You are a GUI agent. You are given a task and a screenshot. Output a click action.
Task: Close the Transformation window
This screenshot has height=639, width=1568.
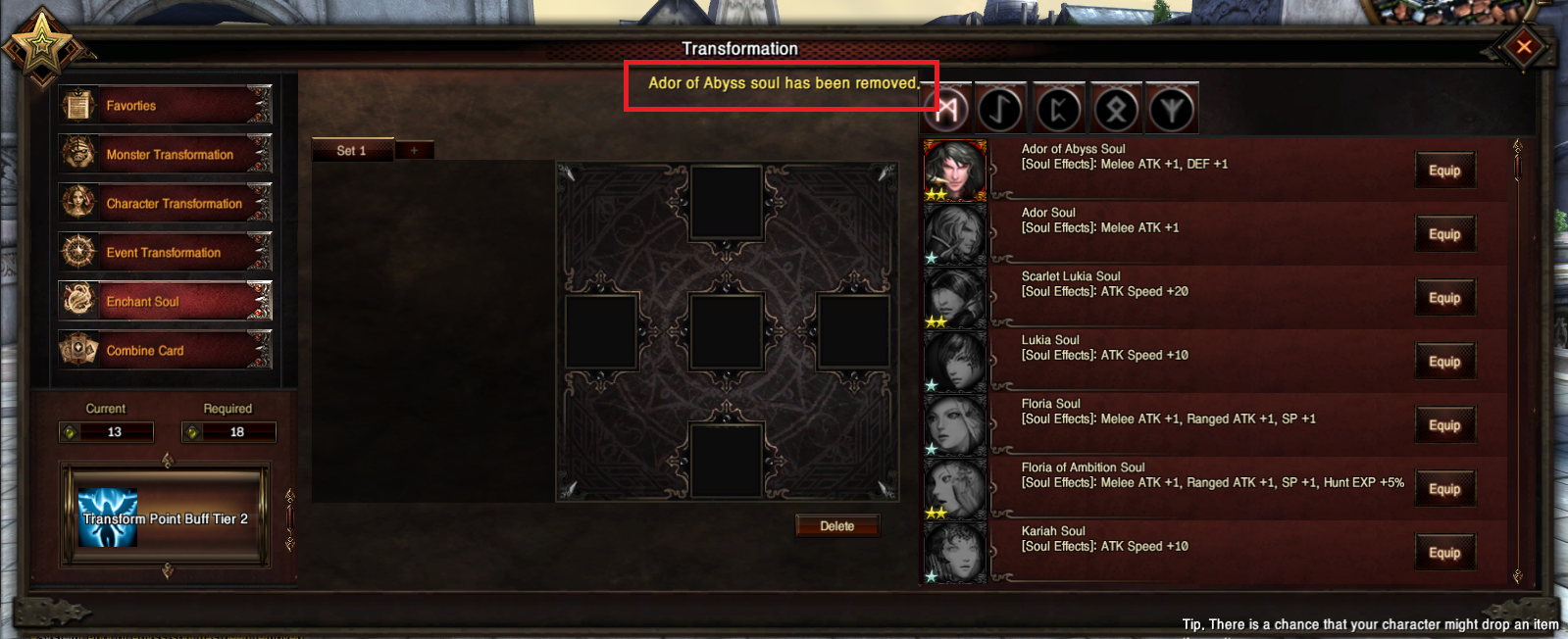pos(1524,46)
